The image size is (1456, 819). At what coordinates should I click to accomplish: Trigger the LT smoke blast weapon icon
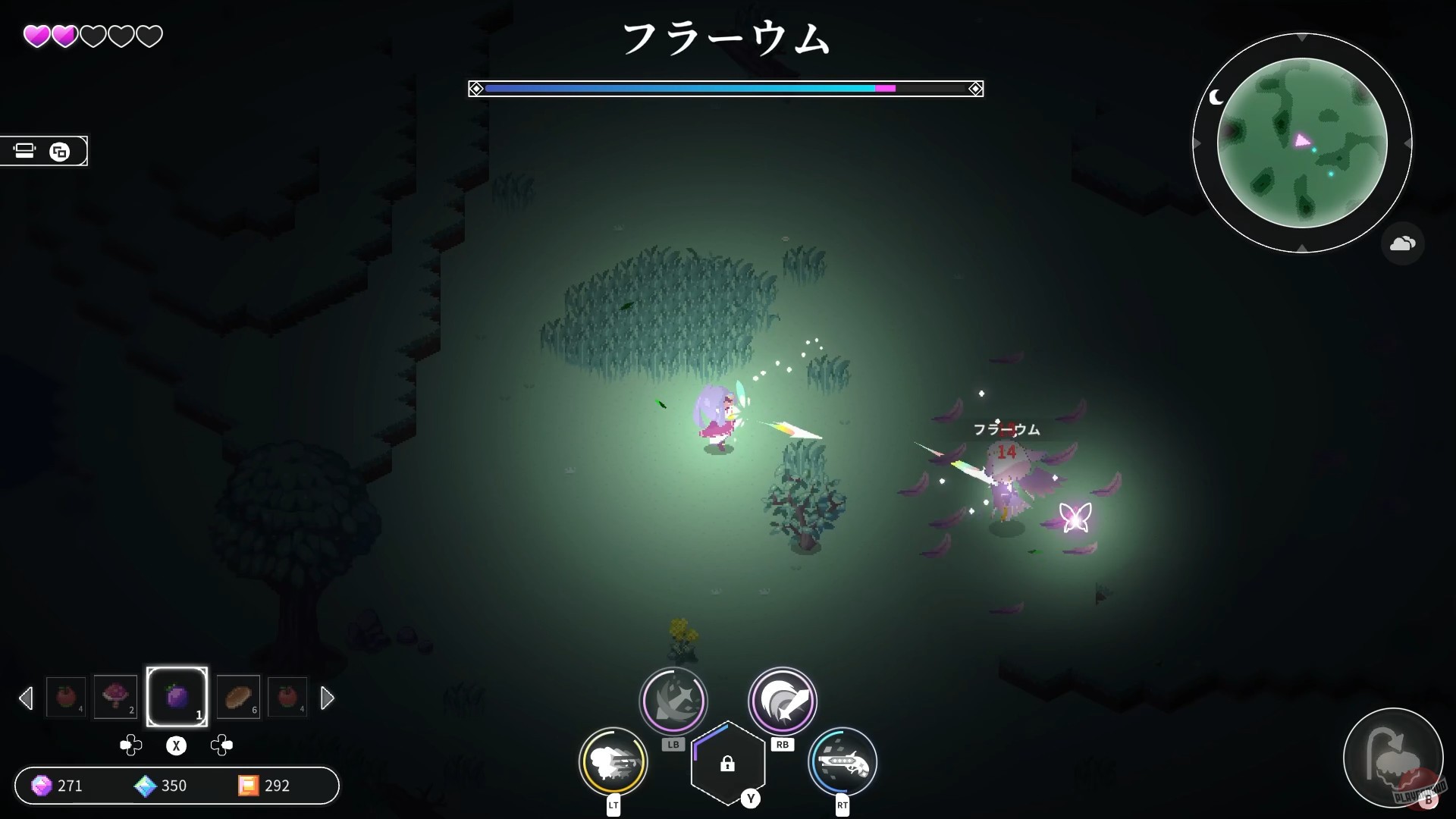(x=614, y=762)
